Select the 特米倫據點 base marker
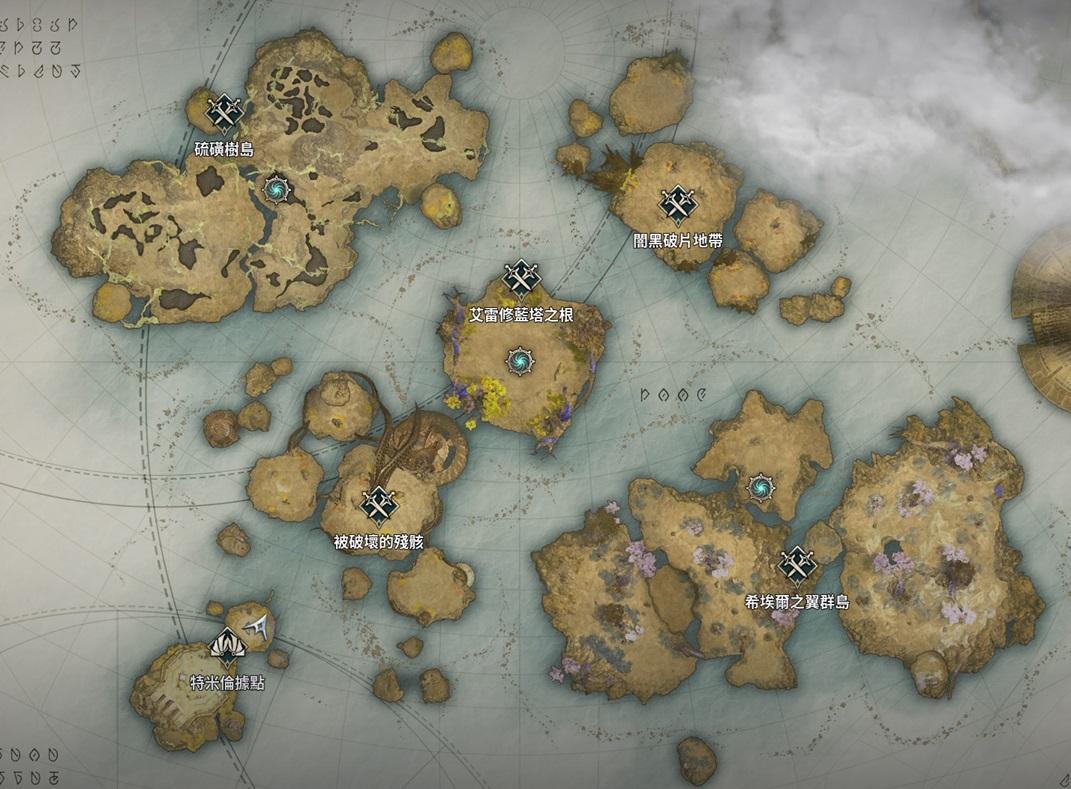 coord(228,647)
